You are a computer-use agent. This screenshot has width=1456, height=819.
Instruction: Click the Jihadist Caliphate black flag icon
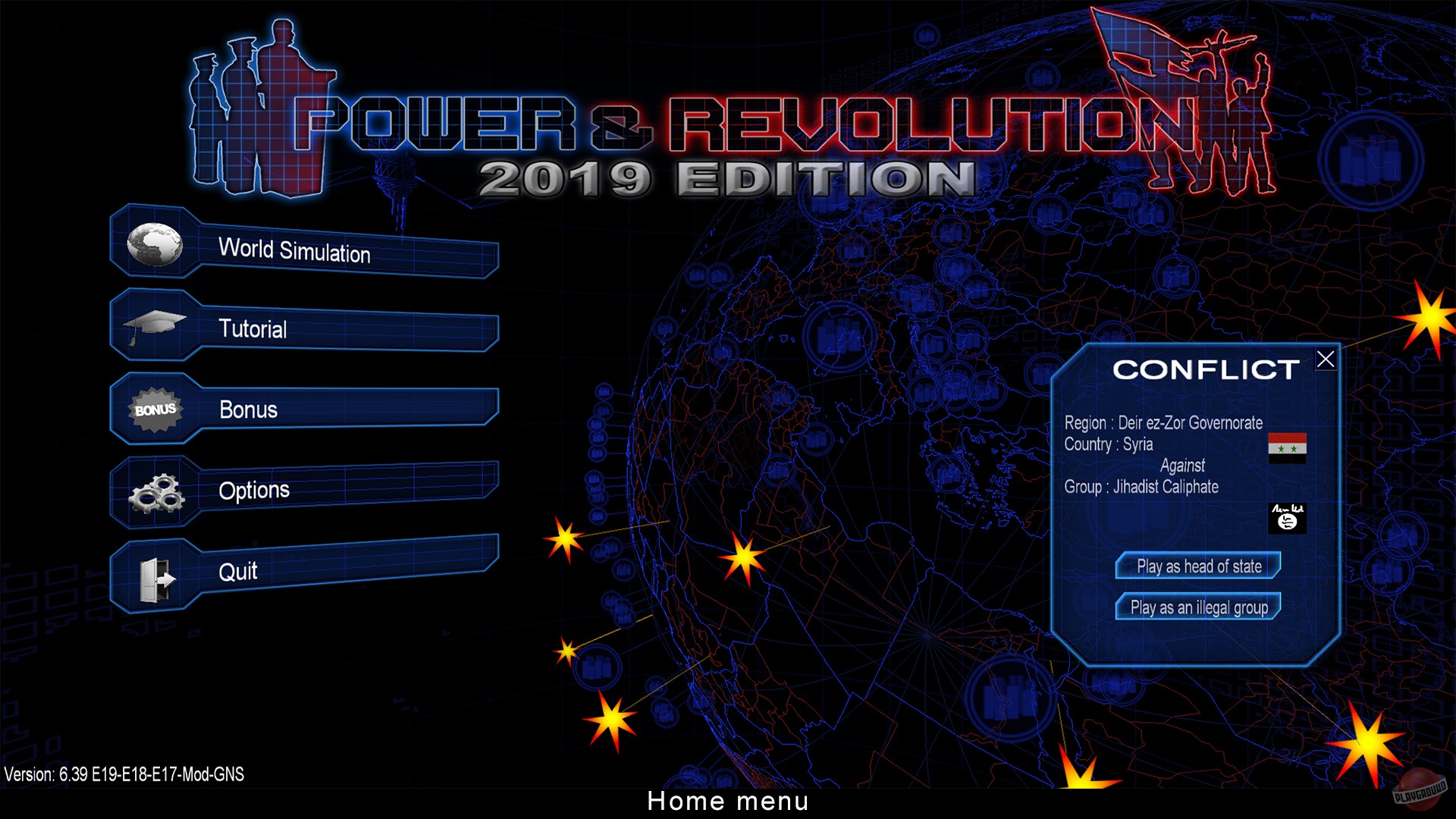pos(1288,519)
